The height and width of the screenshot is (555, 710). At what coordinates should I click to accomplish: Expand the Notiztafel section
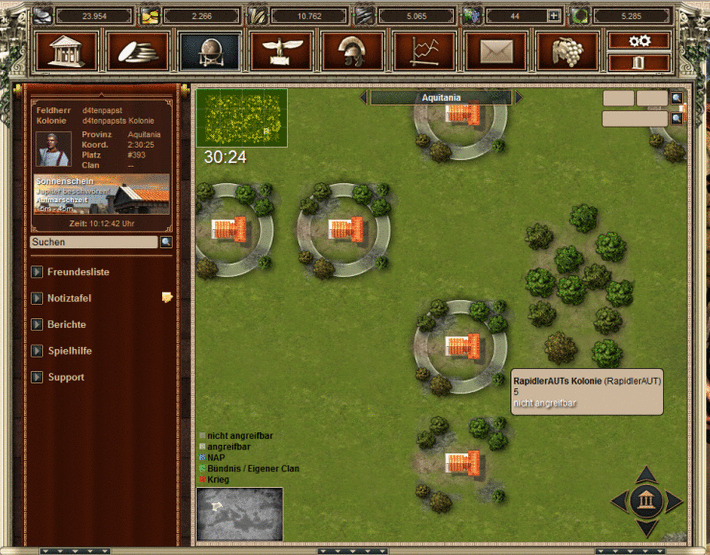coord(37,298)
